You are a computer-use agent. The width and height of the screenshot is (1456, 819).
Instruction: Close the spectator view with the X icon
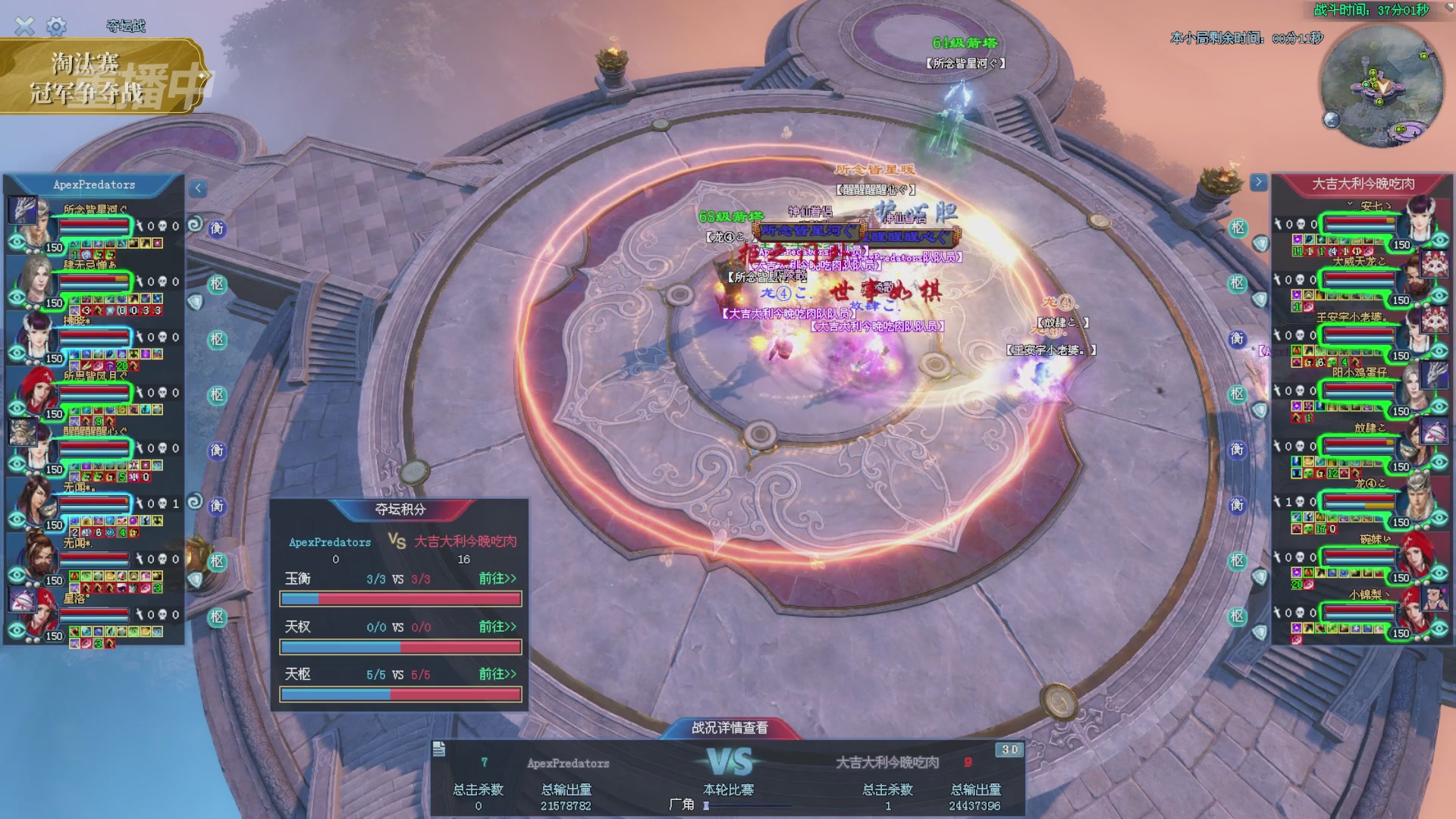coord(24,27)
